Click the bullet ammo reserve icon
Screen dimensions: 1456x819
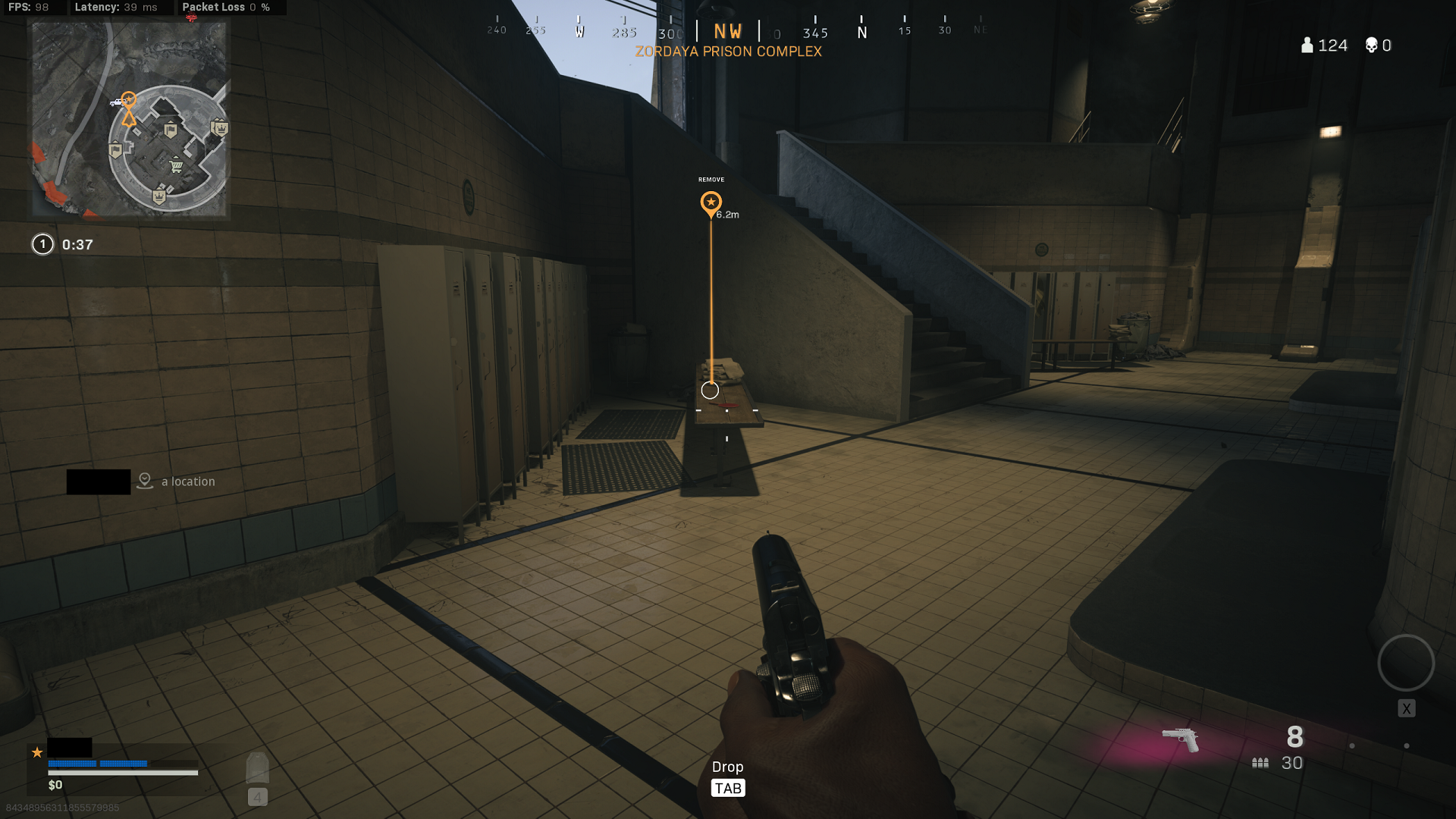pos(1260,762)
